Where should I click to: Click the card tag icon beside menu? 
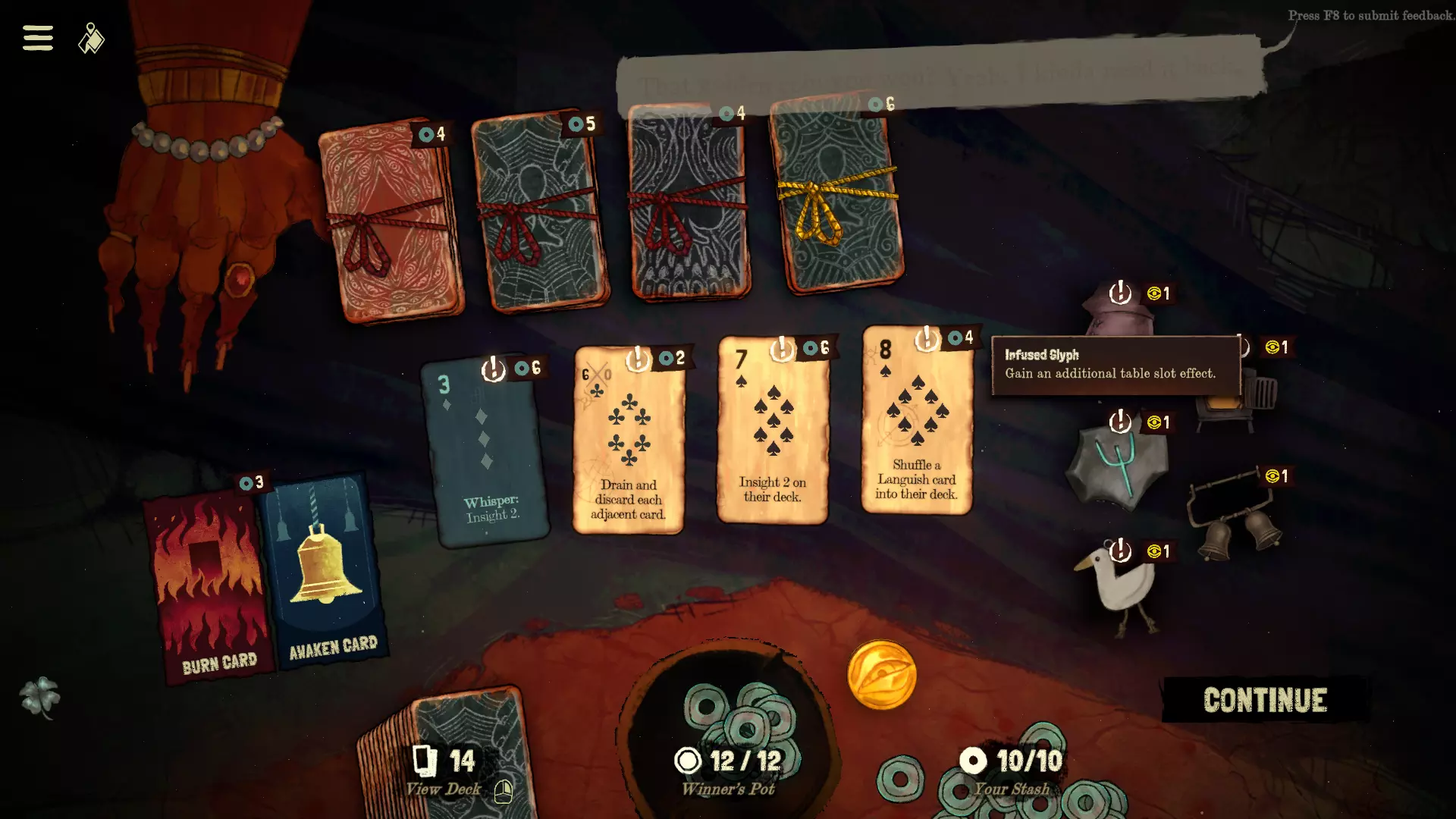(91, 39)
